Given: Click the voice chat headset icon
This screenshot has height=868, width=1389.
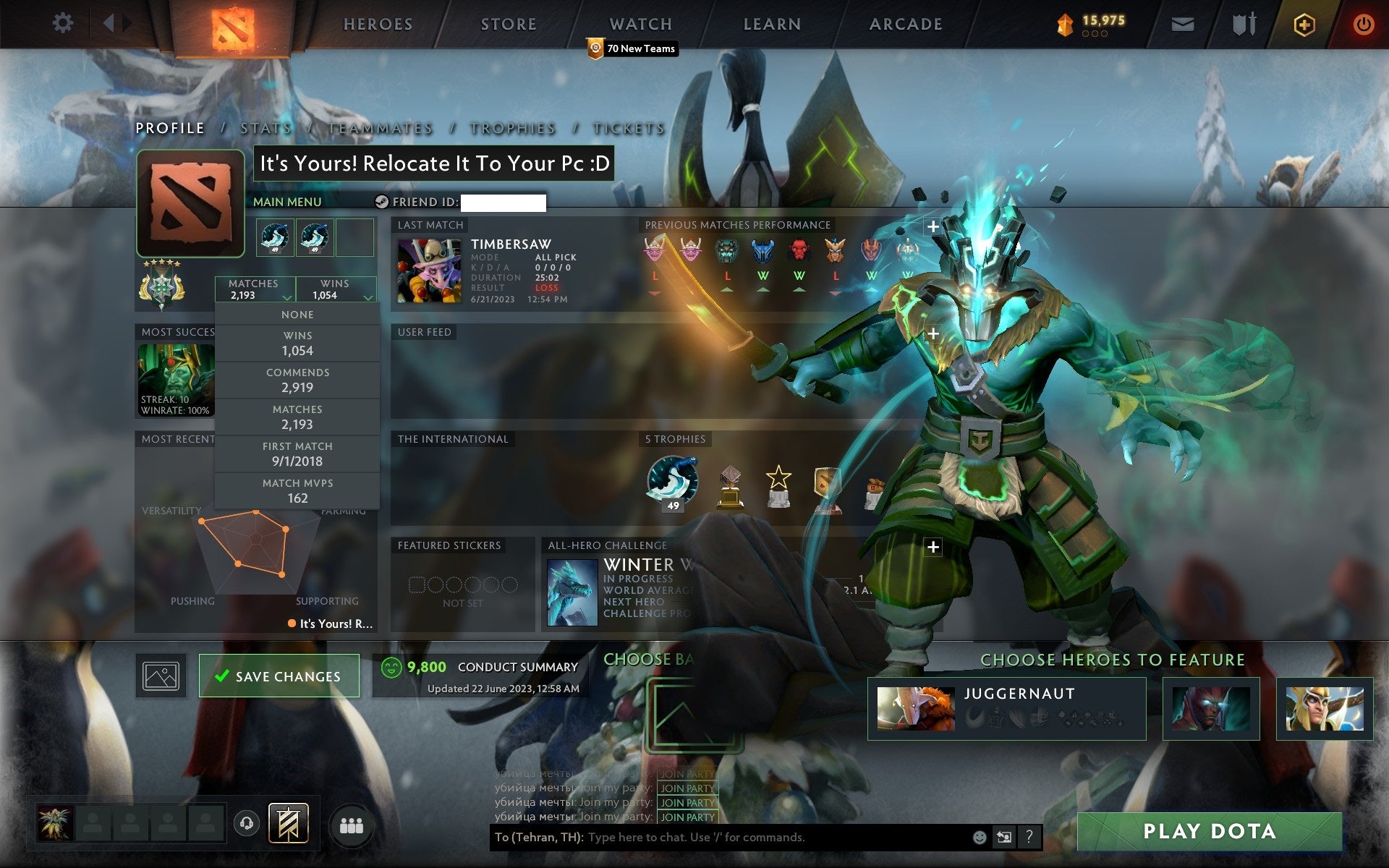Looking at the screenshot, I should pyautogui.click(x=245, y=823).
